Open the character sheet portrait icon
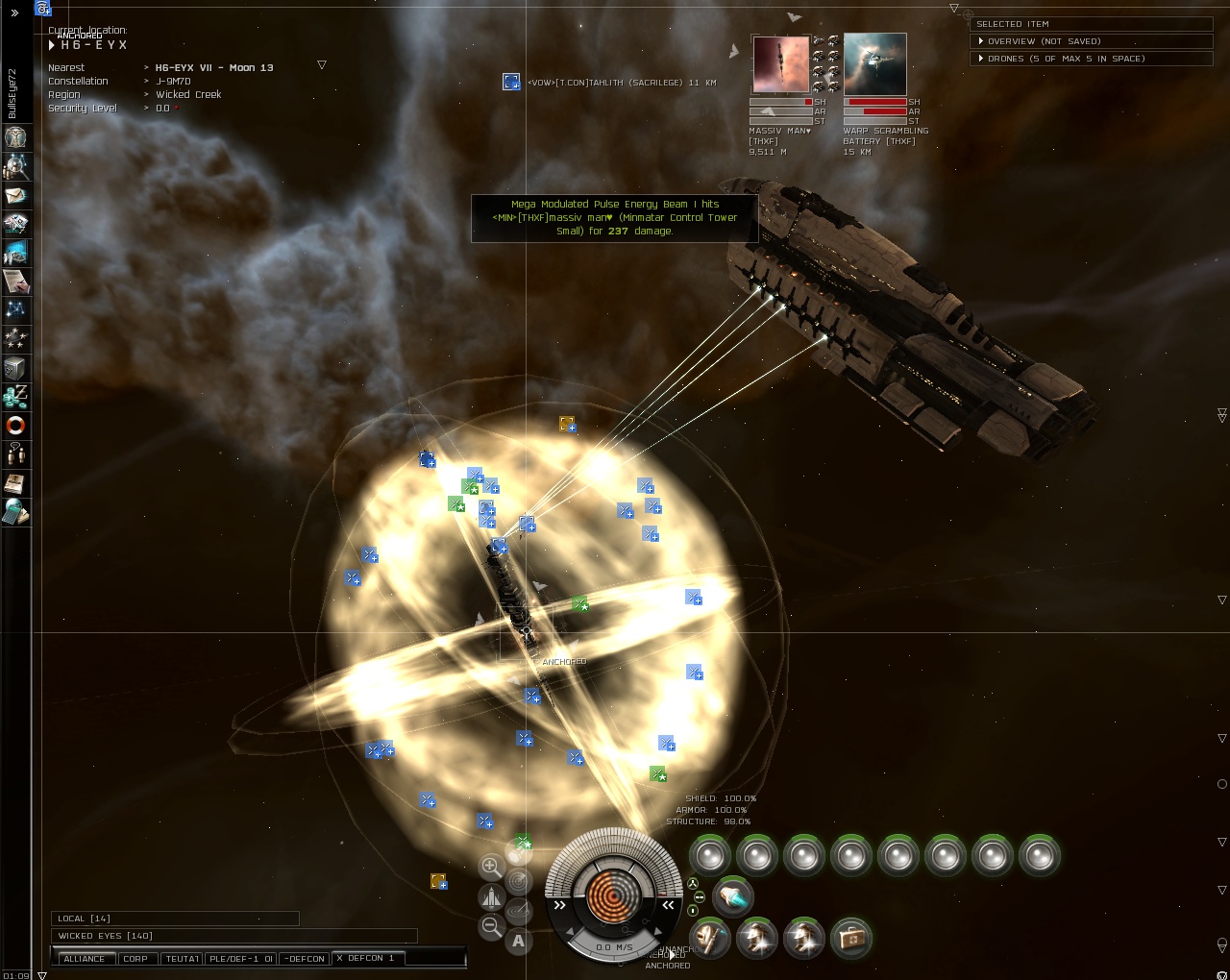1230x980 pixels. pyautogui.click(x=15, y=137)
